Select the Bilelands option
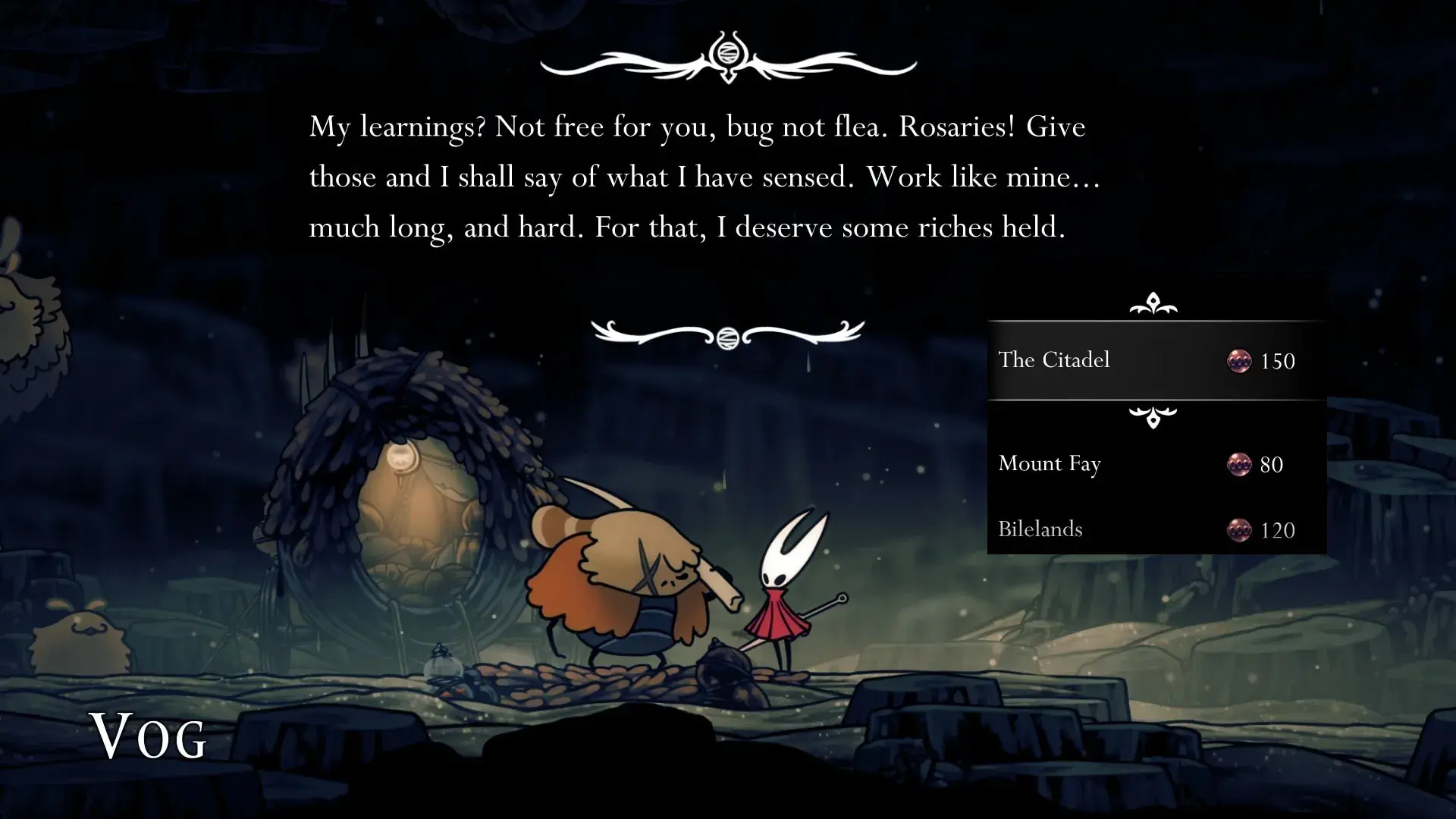The image size is (1456, 819). click(x=1040, y=529)
